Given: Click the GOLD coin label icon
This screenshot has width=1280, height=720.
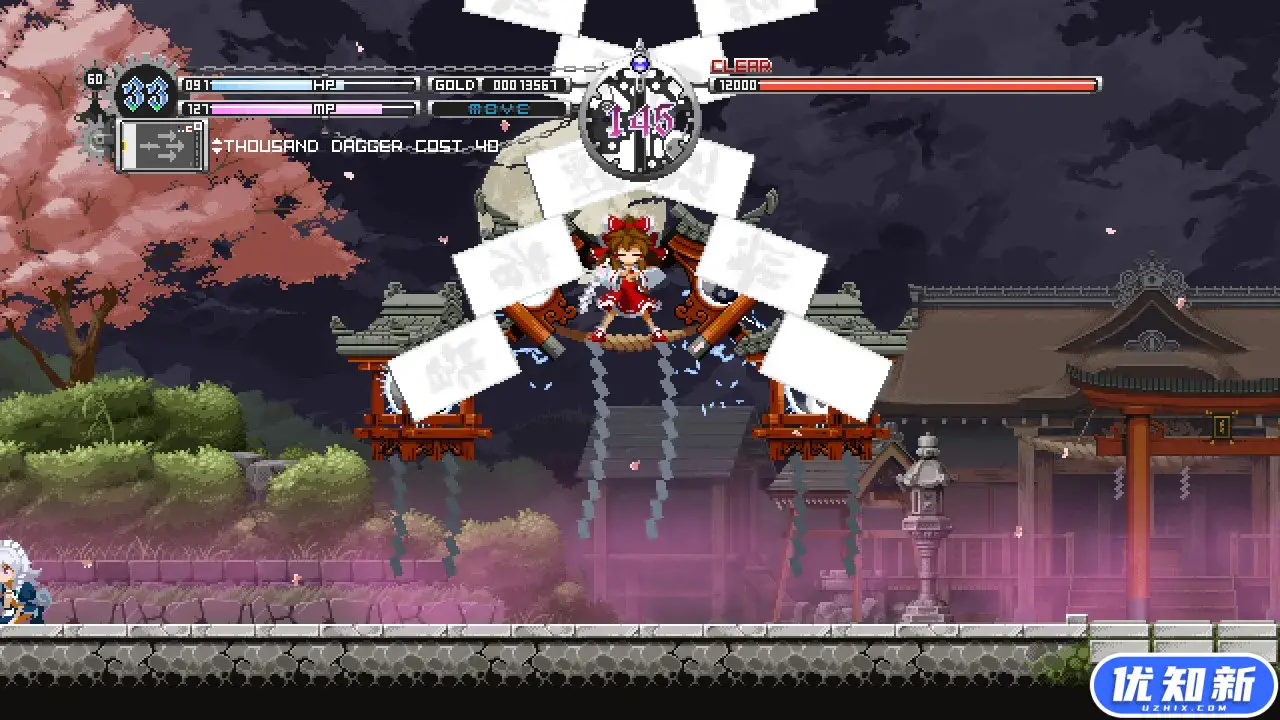Looking at the screenshot, I should click(454, 85).
